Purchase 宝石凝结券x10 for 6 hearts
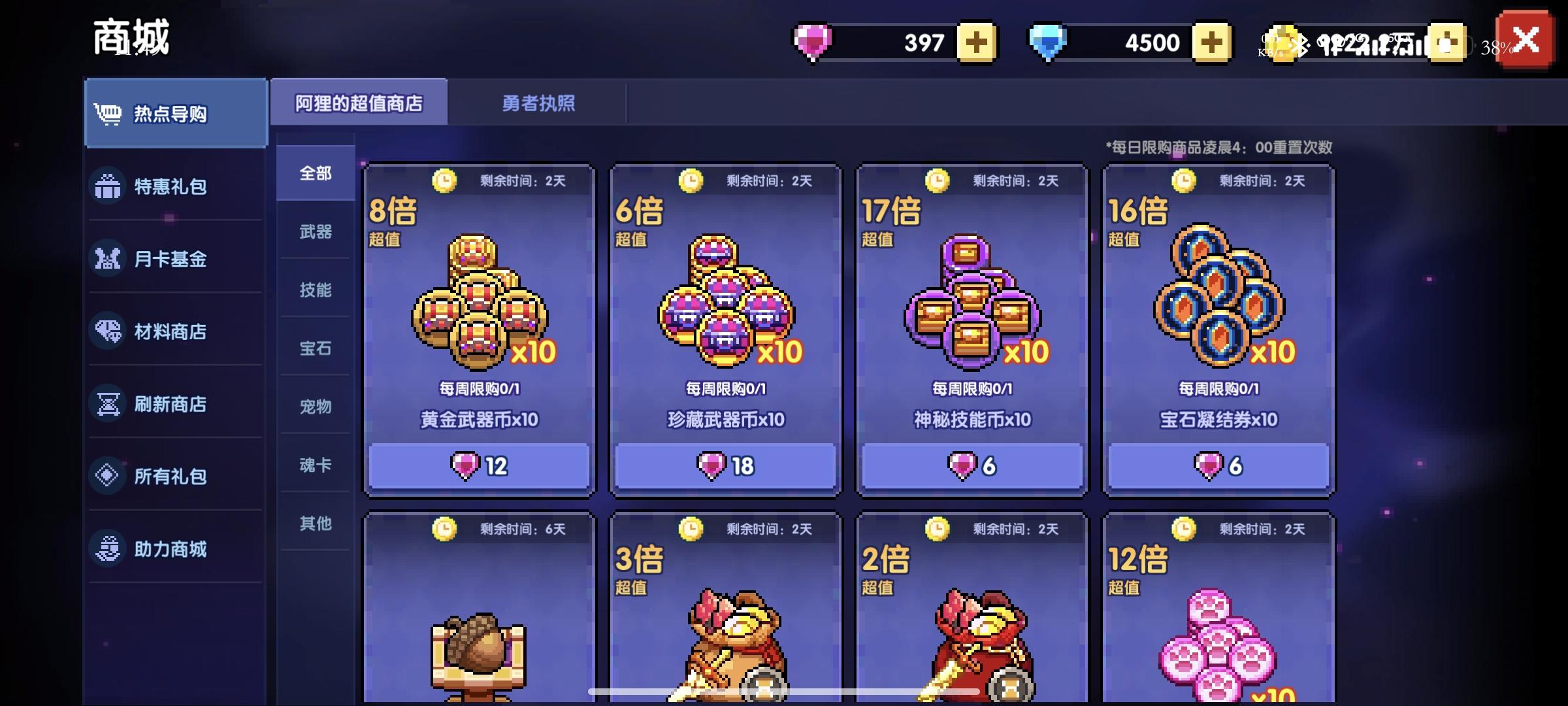This screenshot has width=1568, height=706. [x=1217, y=465]
